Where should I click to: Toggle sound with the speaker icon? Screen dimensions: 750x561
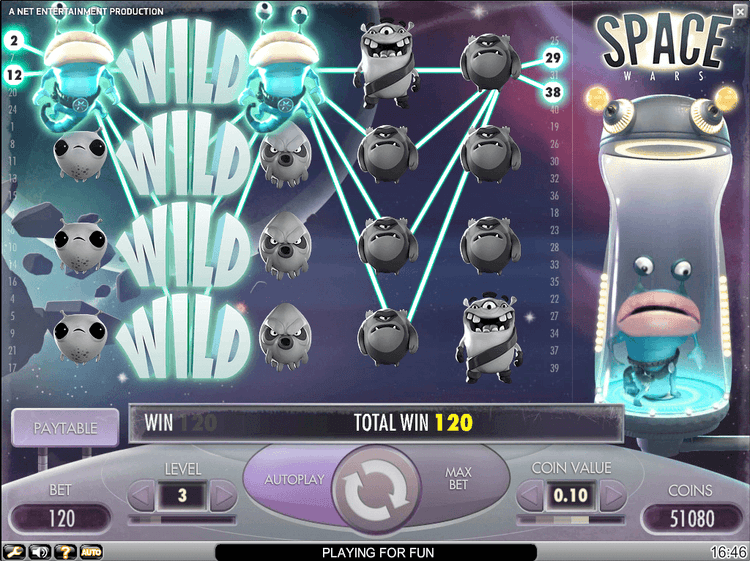(x=40, y=552)
